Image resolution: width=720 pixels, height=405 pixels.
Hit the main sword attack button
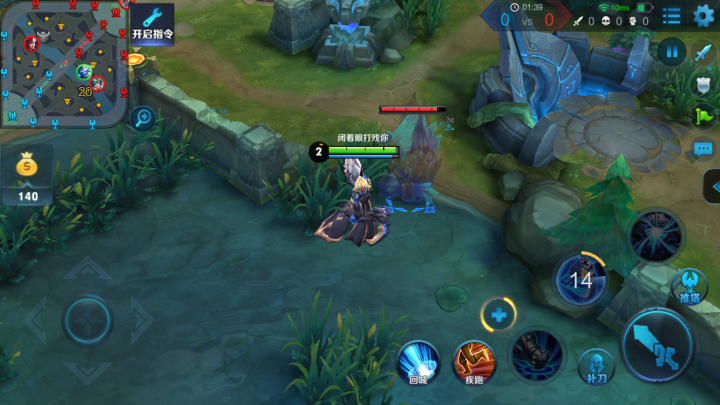point(657,344)
